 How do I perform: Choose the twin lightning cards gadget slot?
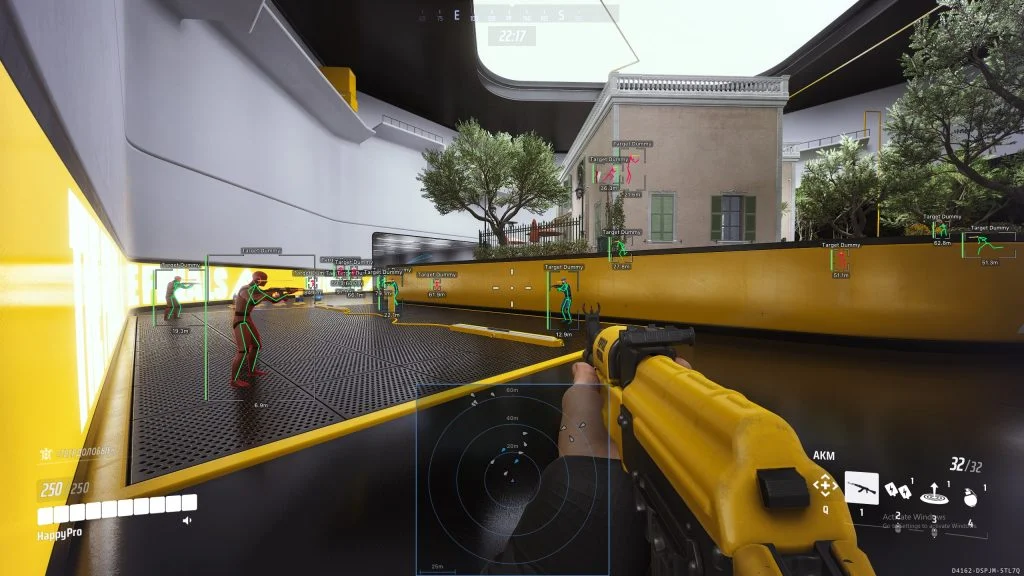[x=898, y=489]
